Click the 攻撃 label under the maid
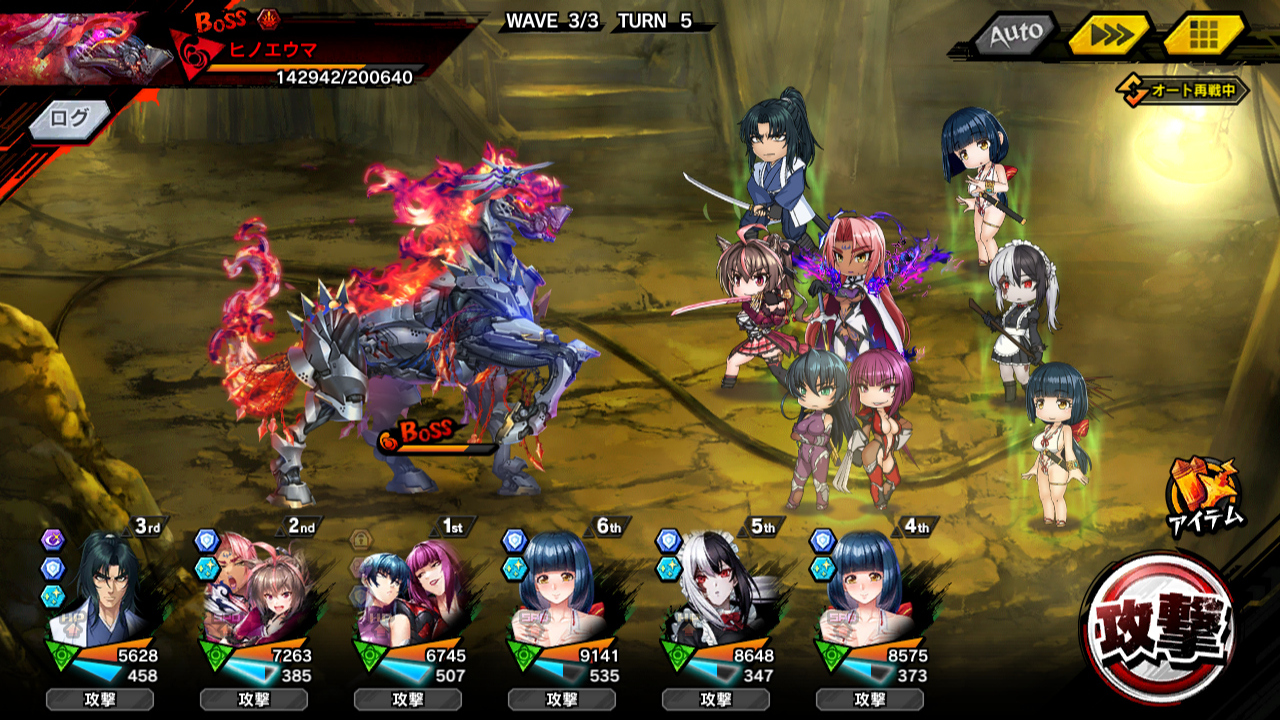 click(716, 699)
